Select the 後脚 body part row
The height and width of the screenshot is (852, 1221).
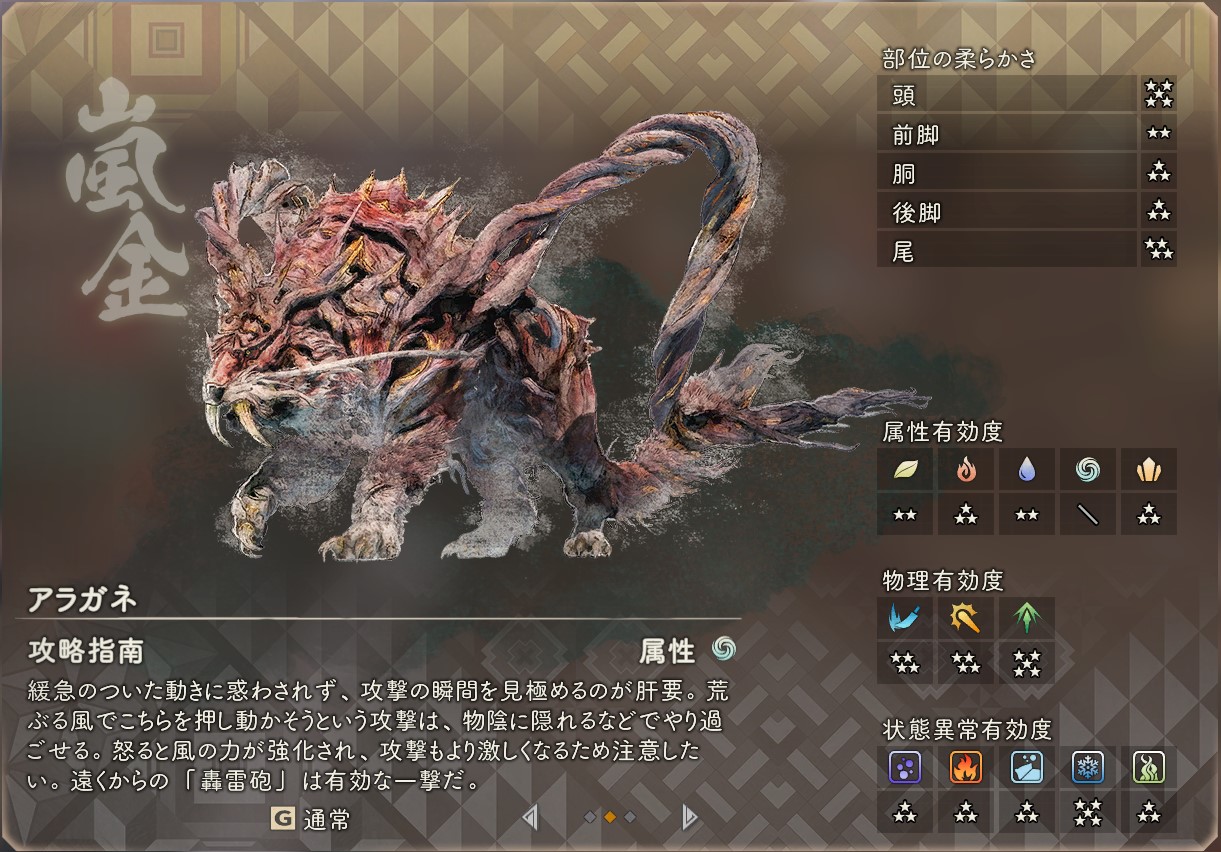[x=1006, y=212]
